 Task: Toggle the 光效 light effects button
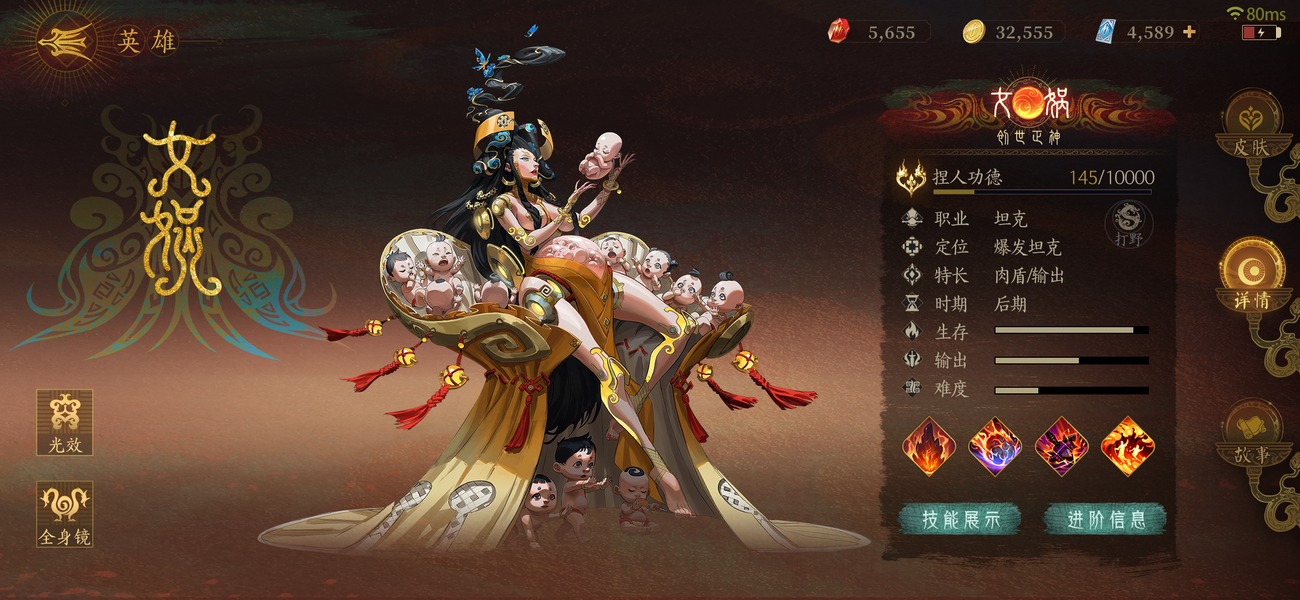tap(65, 422)
